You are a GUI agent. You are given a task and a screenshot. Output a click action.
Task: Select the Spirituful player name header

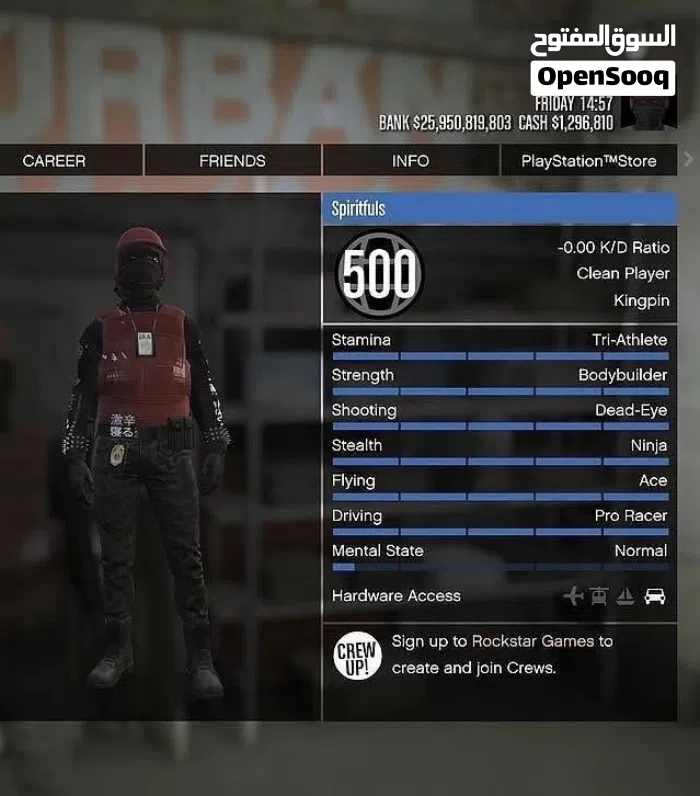500,209
